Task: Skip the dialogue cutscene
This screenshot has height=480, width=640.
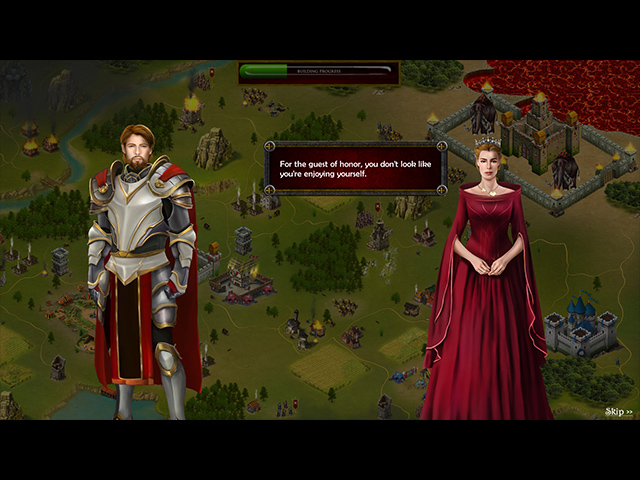Action: [x=619, y=411]
